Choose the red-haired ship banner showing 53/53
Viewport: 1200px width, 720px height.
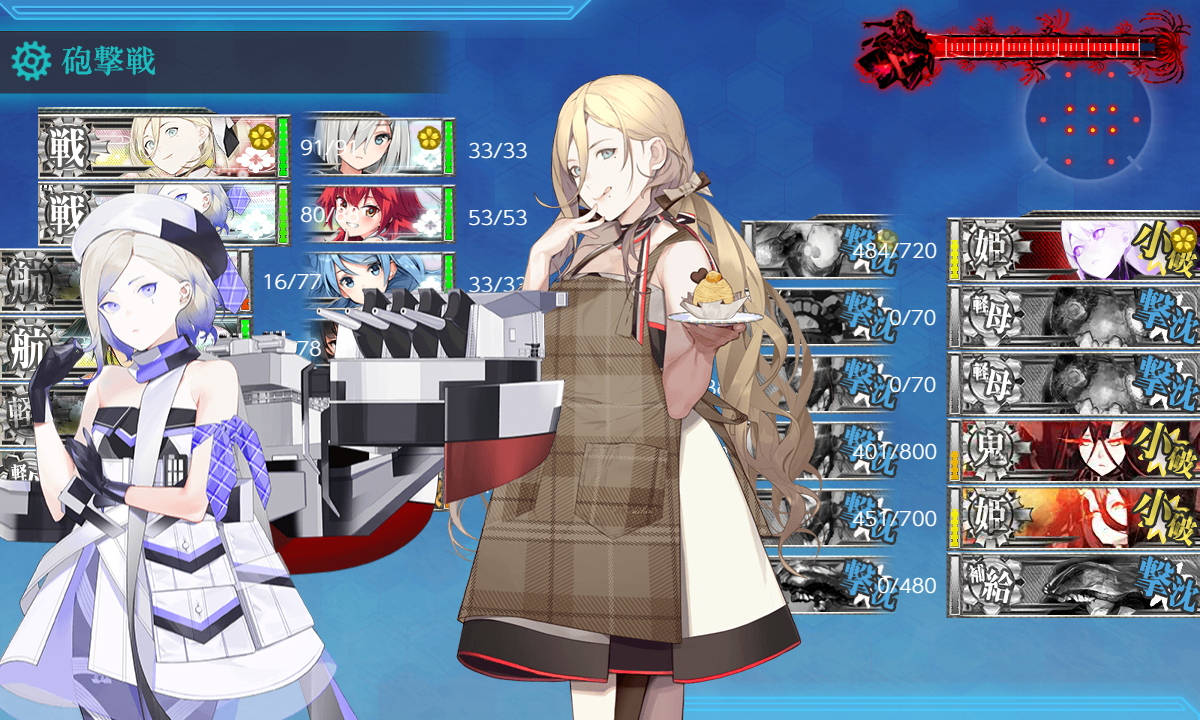pyautogui.click(x=372, y=214)
